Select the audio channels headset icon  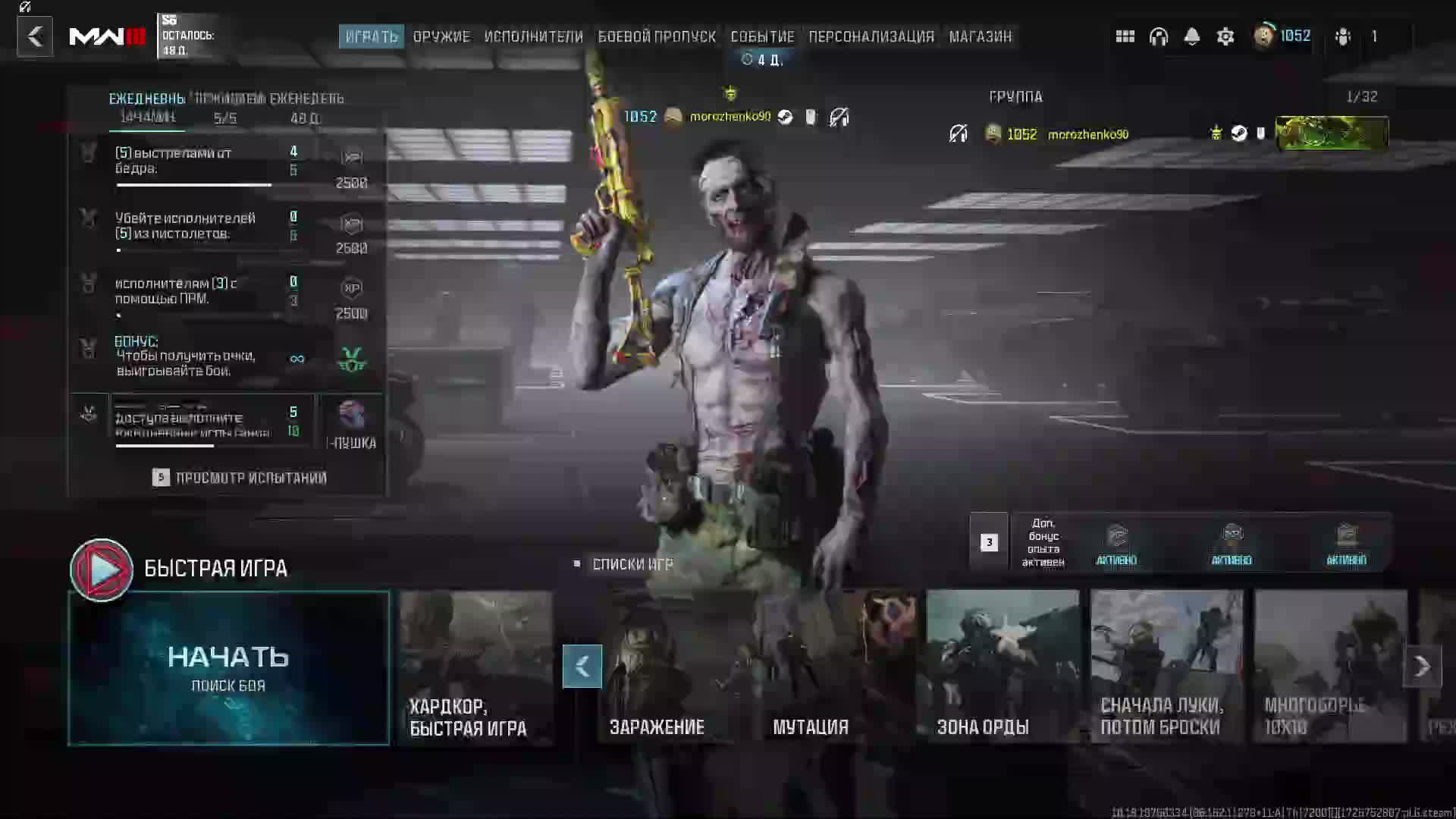tap(1159, 36)
